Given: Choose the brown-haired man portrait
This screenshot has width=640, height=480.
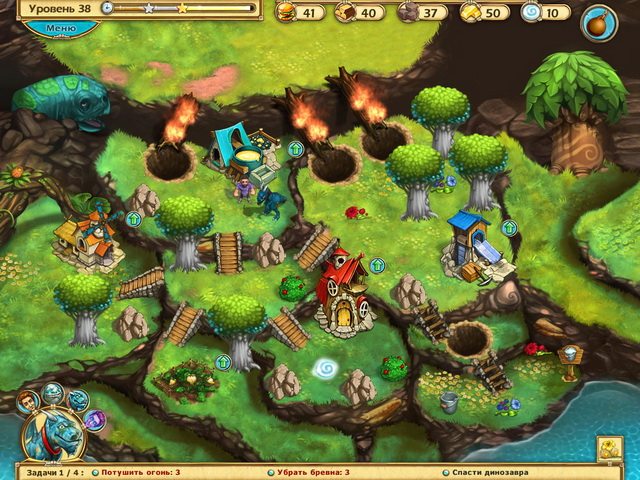Looking at the screenshot, I should [29, 401].
